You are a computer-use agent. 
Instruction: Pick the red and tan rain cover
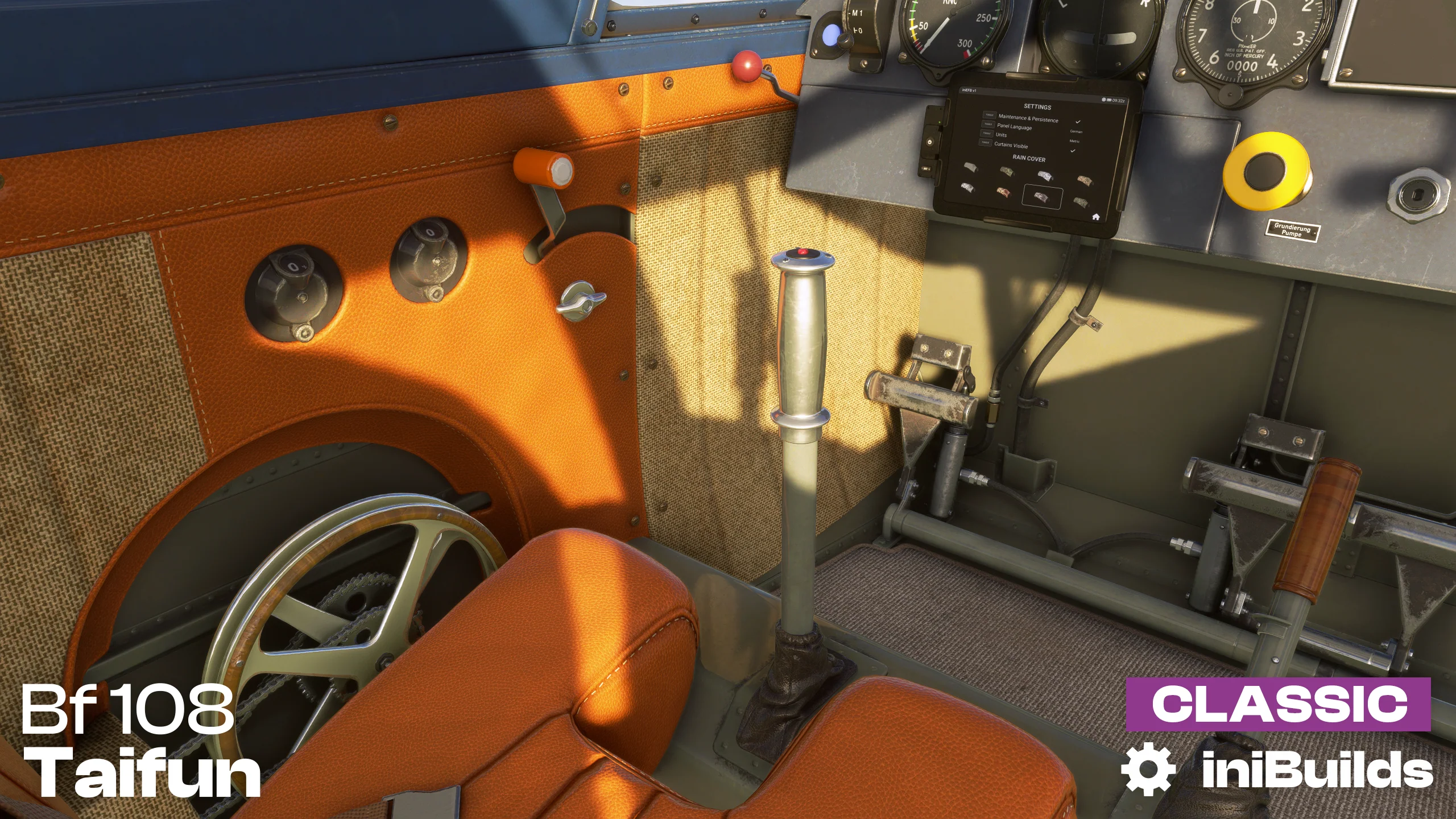1004,192
